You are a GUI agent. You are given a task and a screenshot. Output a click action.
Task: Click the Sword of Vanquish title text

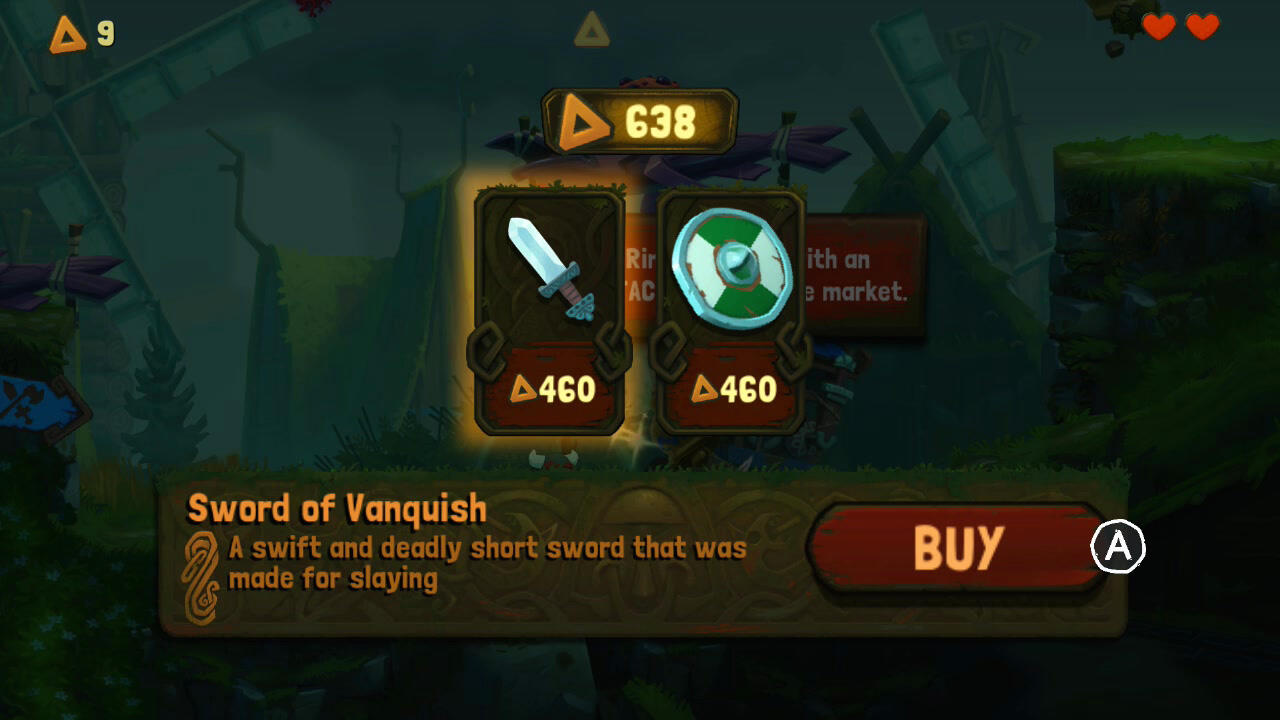coord(335,509)
